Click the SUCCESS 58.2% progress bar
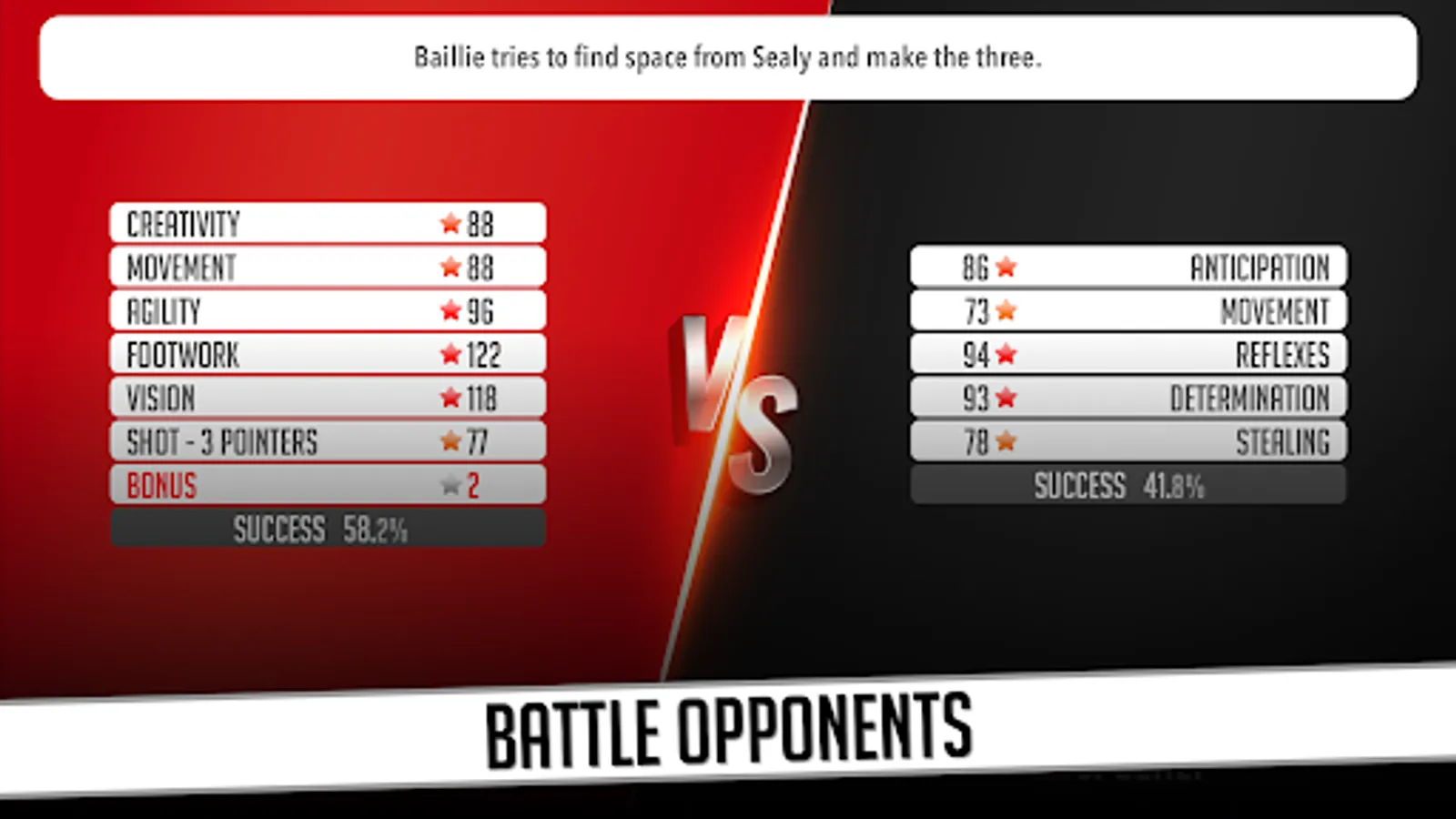Image resolution: width=1456 pixels, height=819 pixels. (328, 528)
